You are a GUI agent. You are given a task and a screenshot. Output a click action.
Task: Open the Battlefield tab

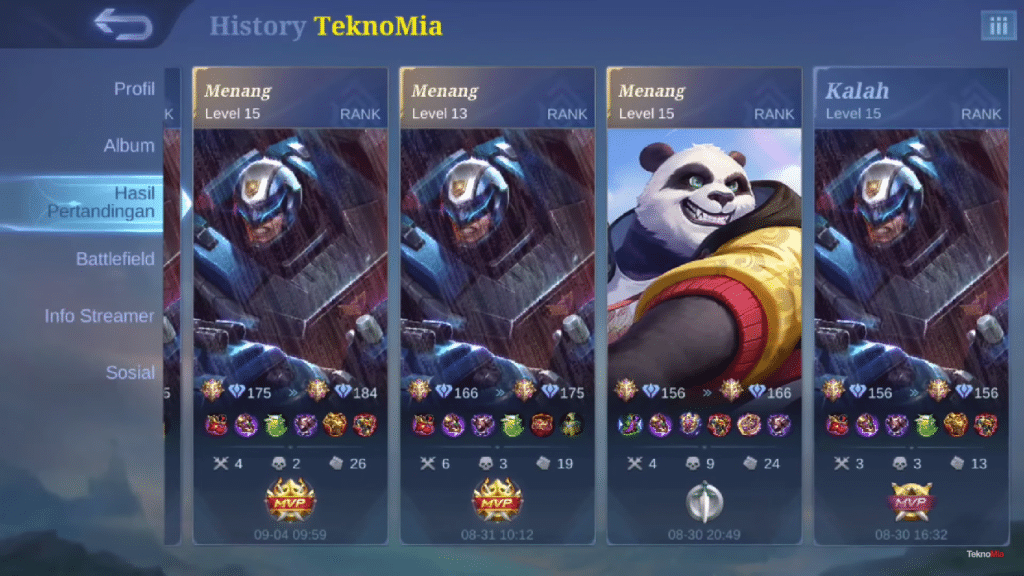click(x=115, y=259)
